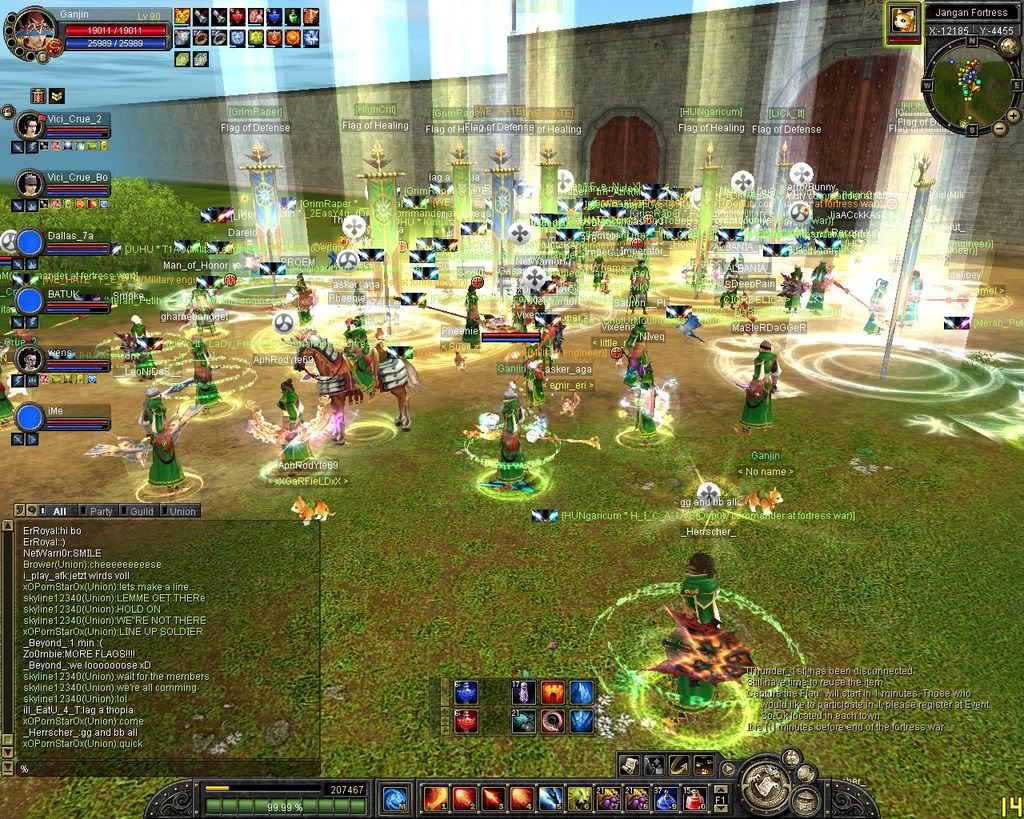Screen dimensions: 1024x819
Task: Use the red potion in slot 0
Action: point(694,797)
